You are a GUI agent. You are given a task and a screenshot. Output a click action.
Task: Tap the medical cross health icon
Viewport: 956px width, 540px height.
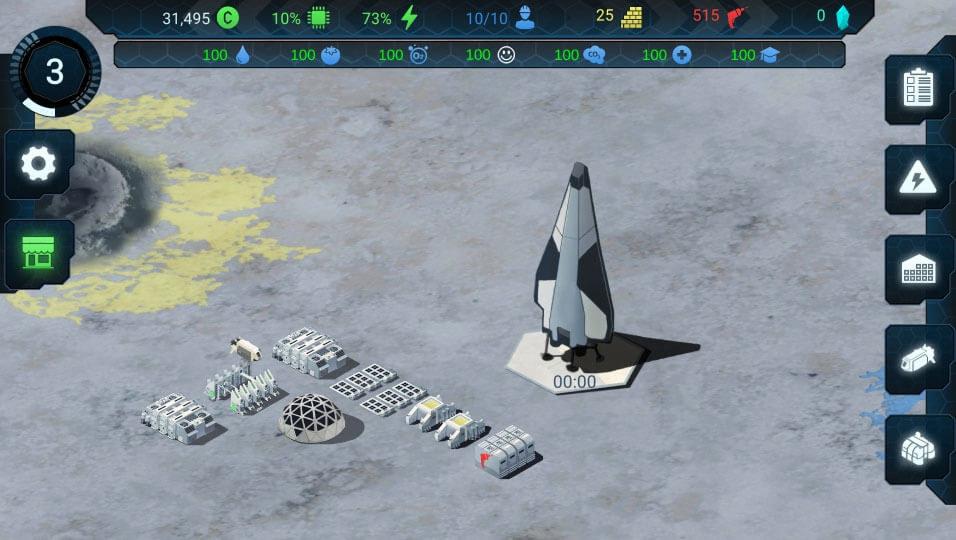tap(682, 55)
